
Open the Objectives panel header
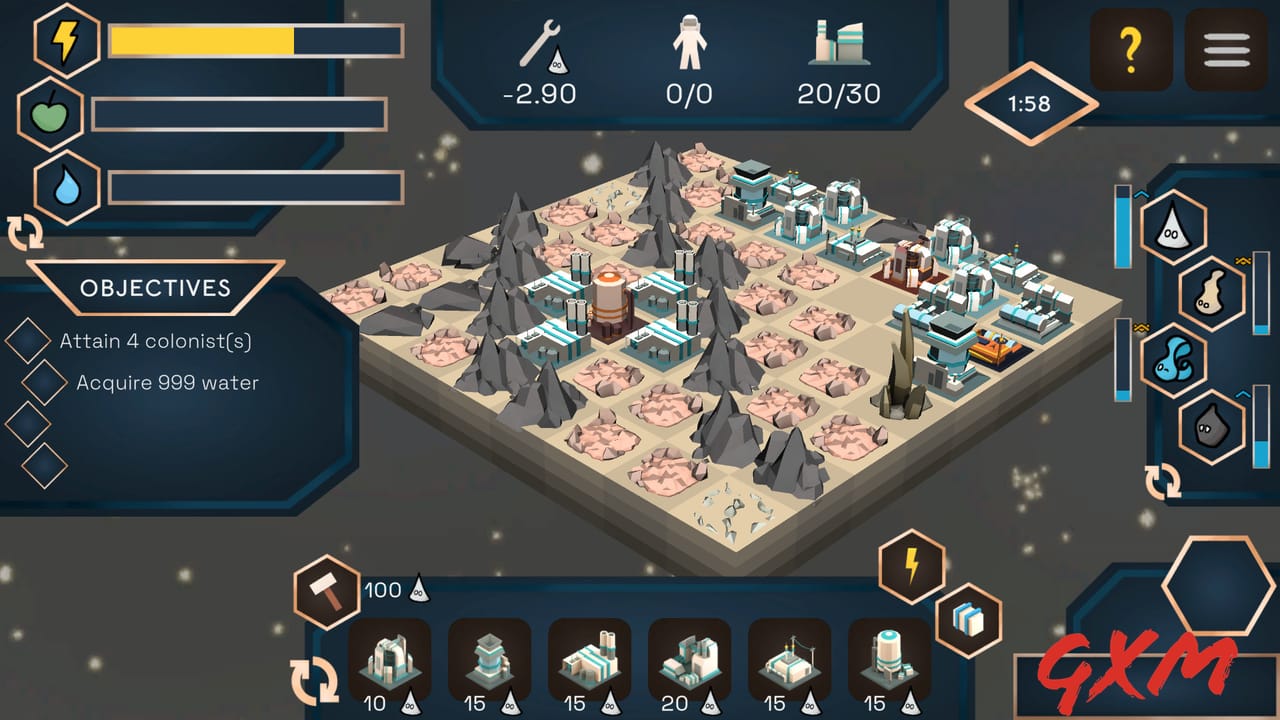point(155,288)
